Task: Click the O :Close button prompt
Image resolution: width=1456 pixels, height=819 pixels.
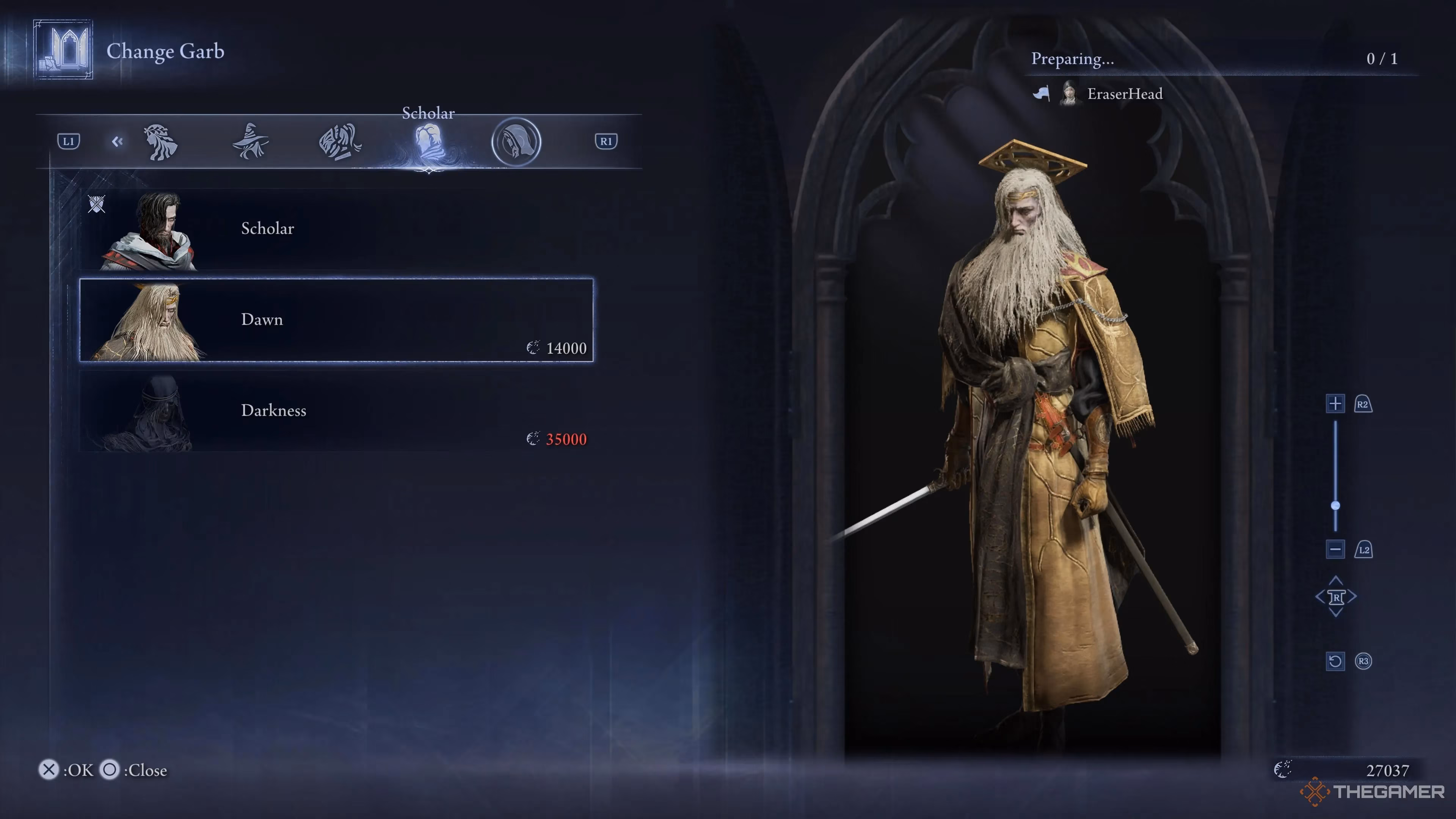Action: click(110, 770)
